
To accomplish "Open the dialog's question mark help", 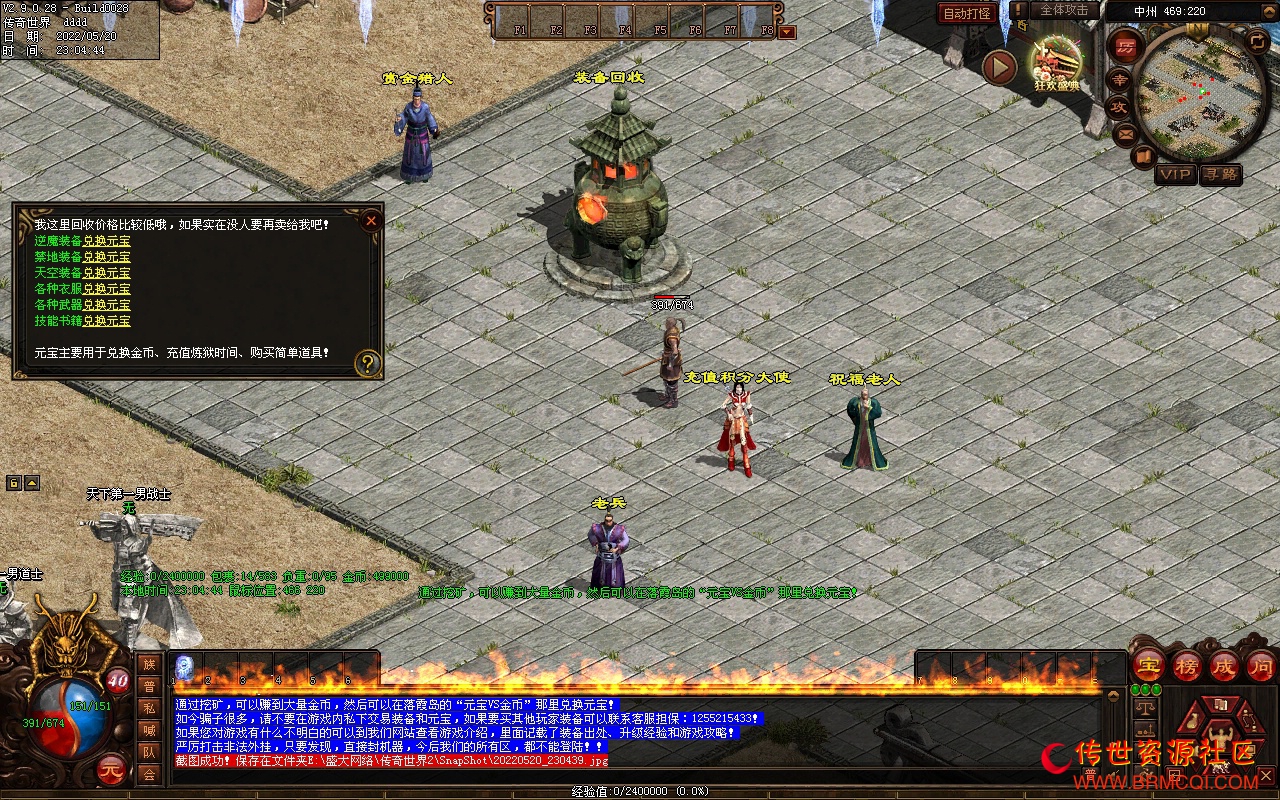I will coord(368,363).
